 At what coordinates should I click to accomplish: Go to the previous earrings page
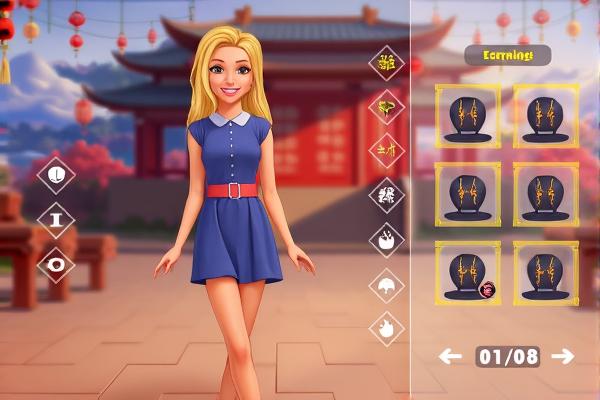[451, 356]
